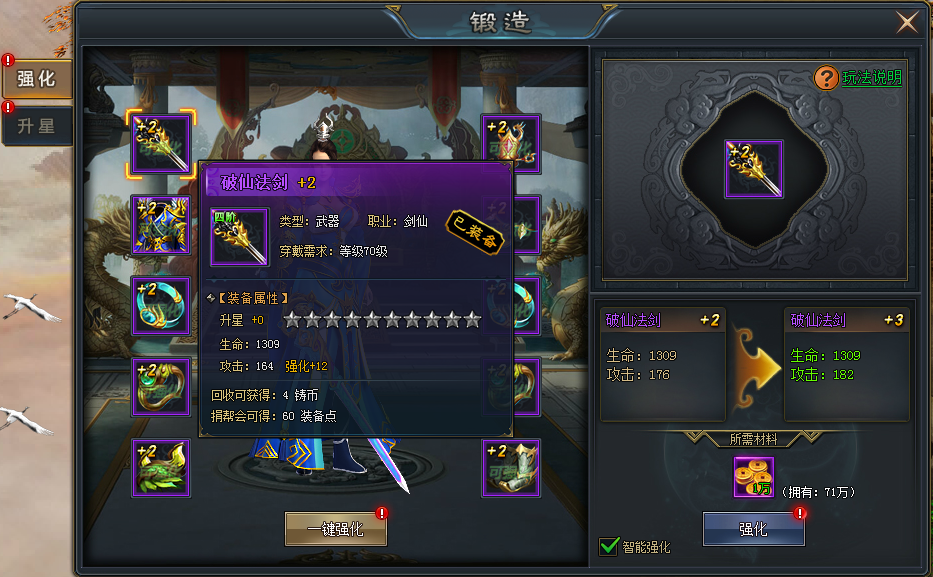Toggle the 智能强化 smart enhance checkbox

click(x=609, y=546)
